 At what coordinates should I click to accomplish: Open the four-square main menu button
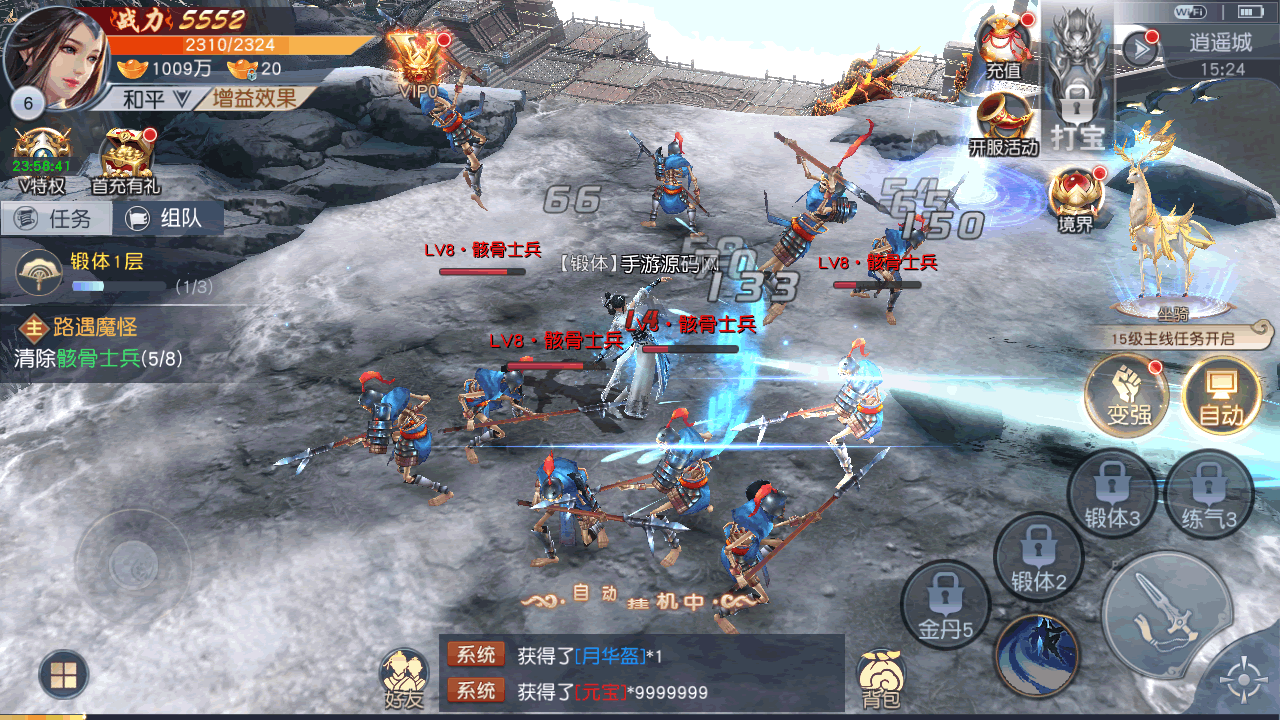63,675
